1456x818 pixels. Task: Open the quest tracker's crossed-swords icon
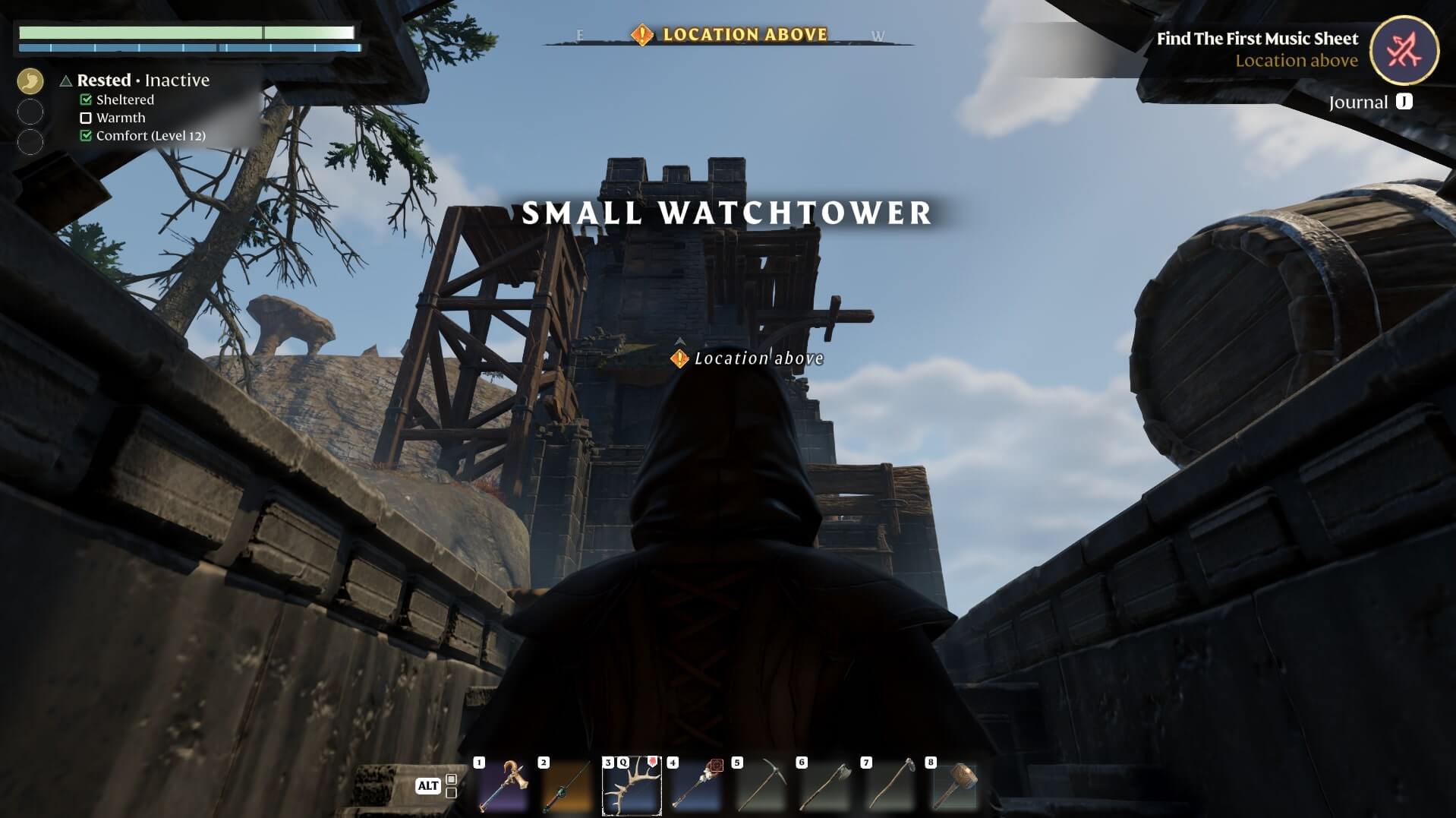(x=1404, y=50)
